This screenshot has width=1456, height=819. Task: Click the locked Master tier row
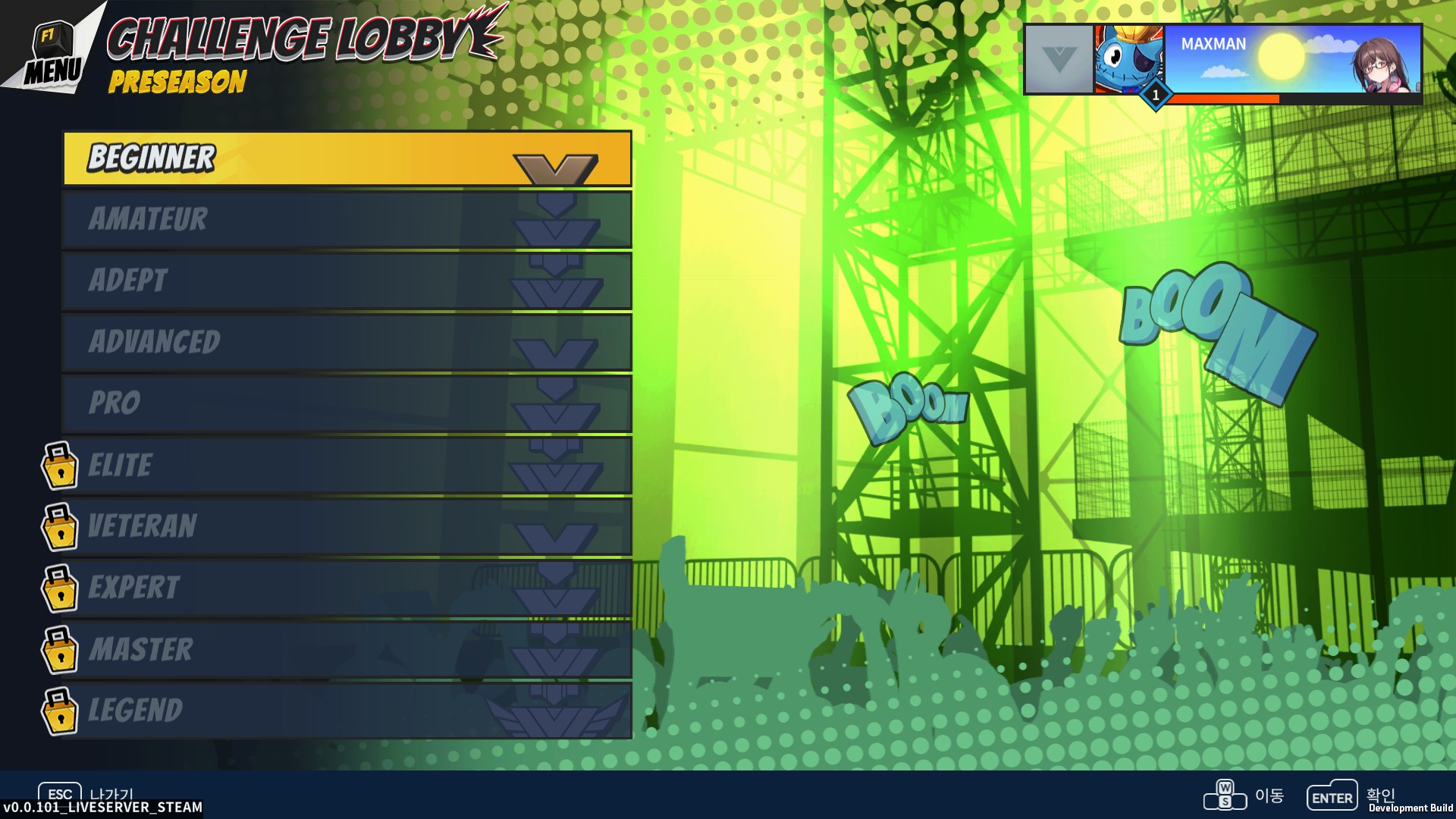pos(347,649)
